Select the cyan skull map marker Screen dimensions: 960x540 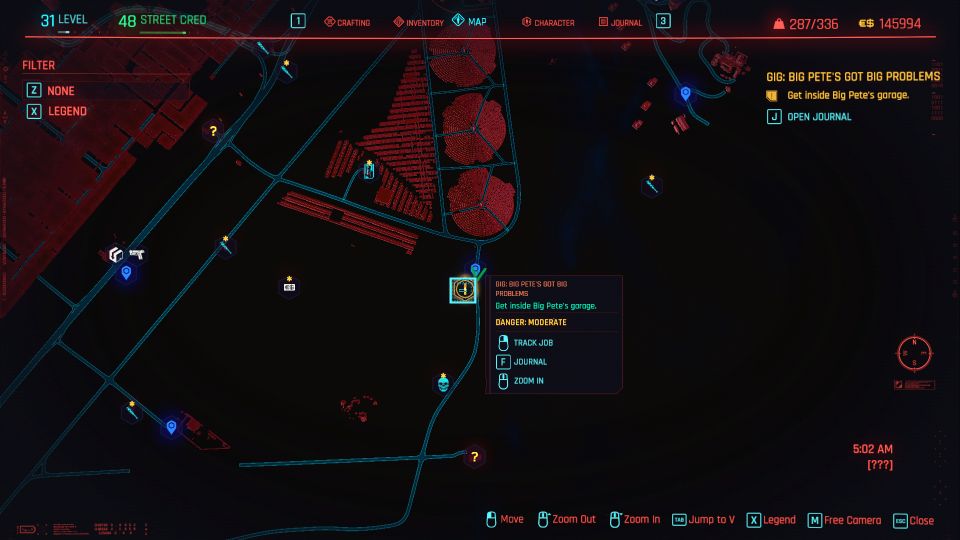[443, 384]
